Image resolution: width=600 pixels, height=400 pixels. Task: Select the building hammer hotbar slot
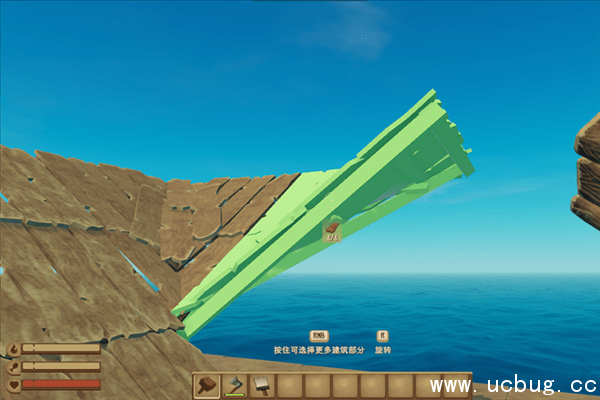point(208,385)
